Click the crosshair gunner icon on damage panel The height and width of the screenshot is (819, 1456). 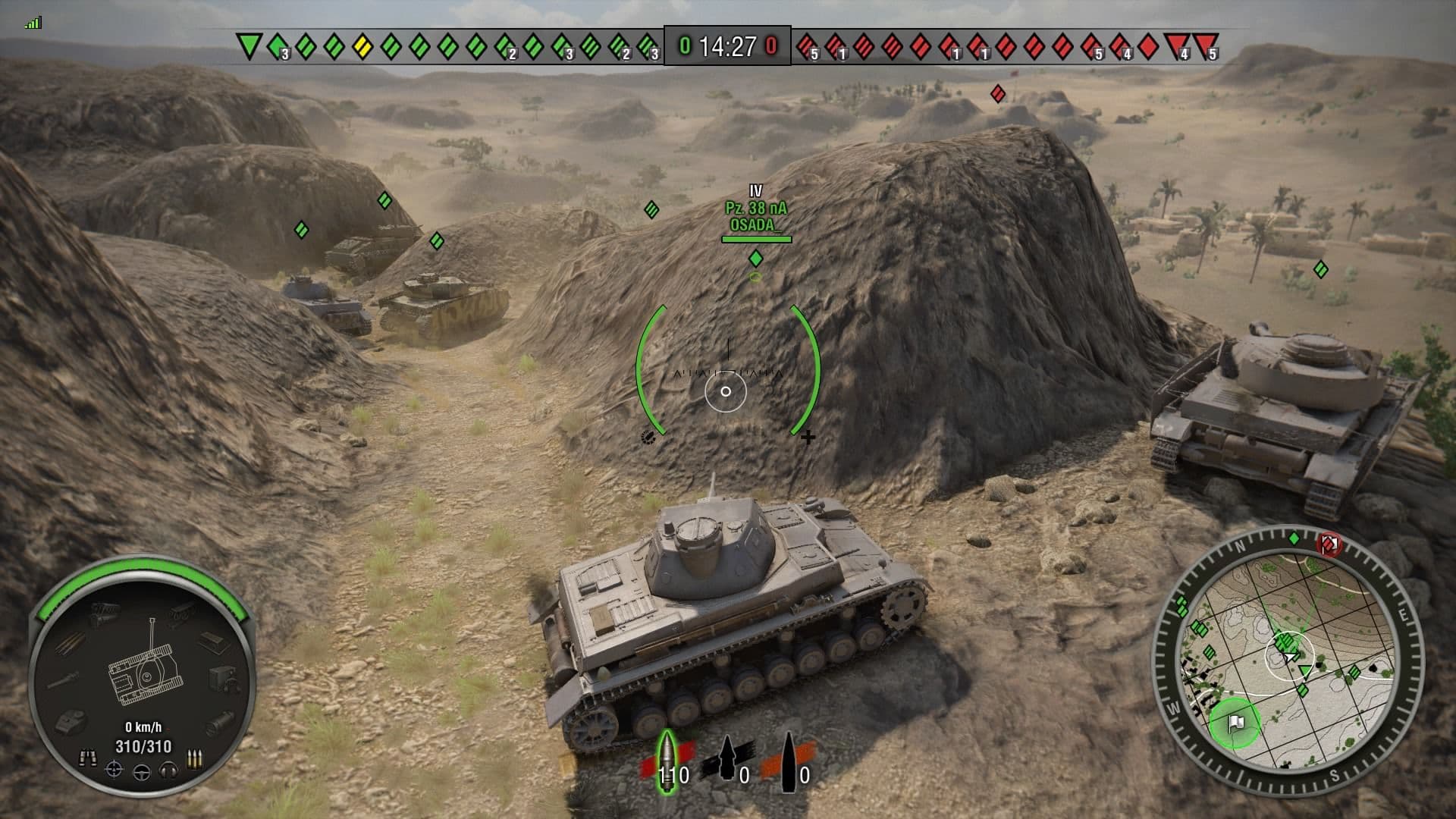[115, 770]
